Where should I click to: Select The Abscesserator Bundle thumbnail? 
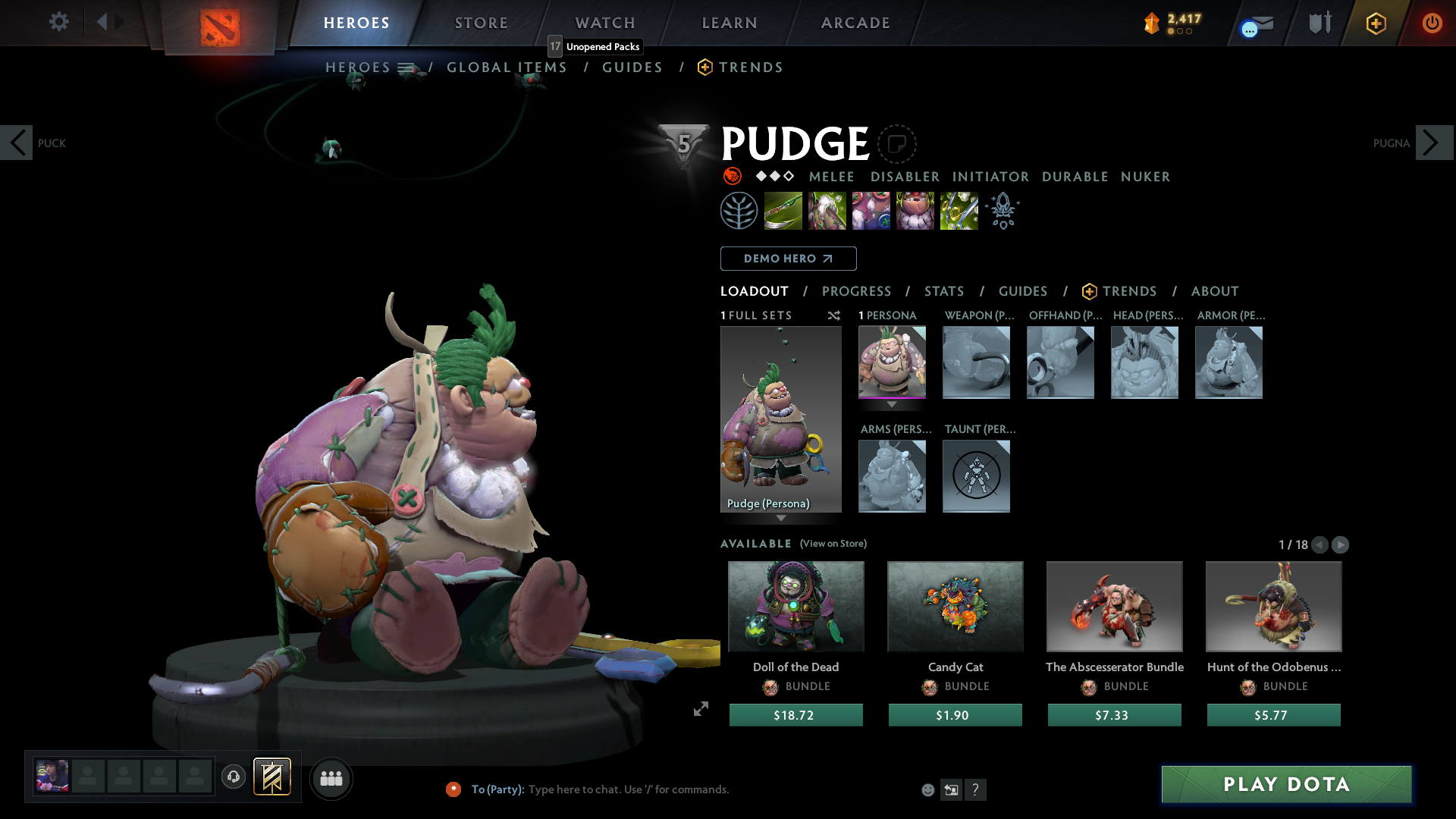pos(1114,607)
